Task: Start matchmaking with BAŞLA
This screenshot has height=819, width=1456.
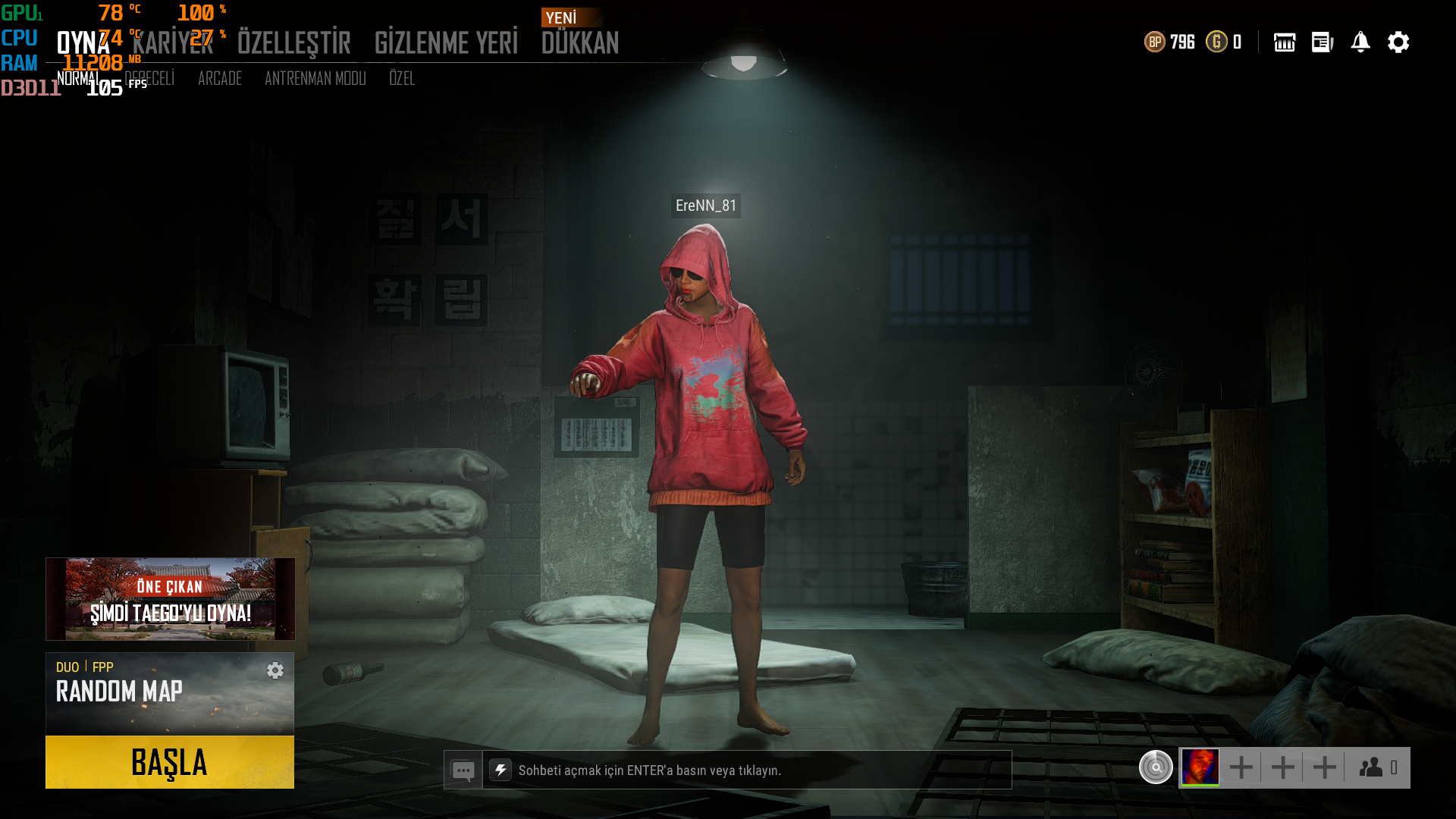Action: coord(170,762)
